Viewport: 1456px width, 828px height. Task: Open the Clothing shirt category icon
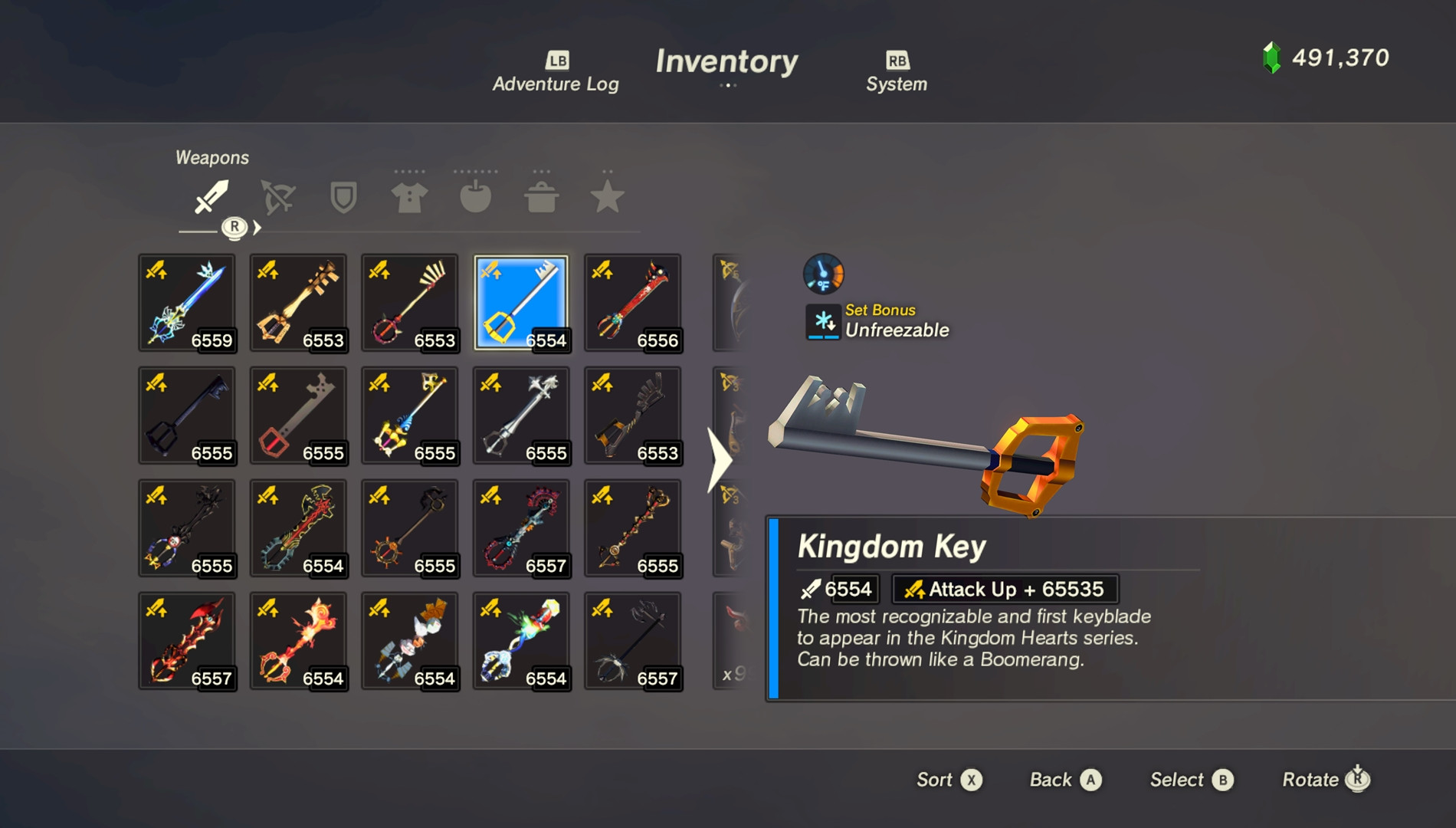[408, 198]
